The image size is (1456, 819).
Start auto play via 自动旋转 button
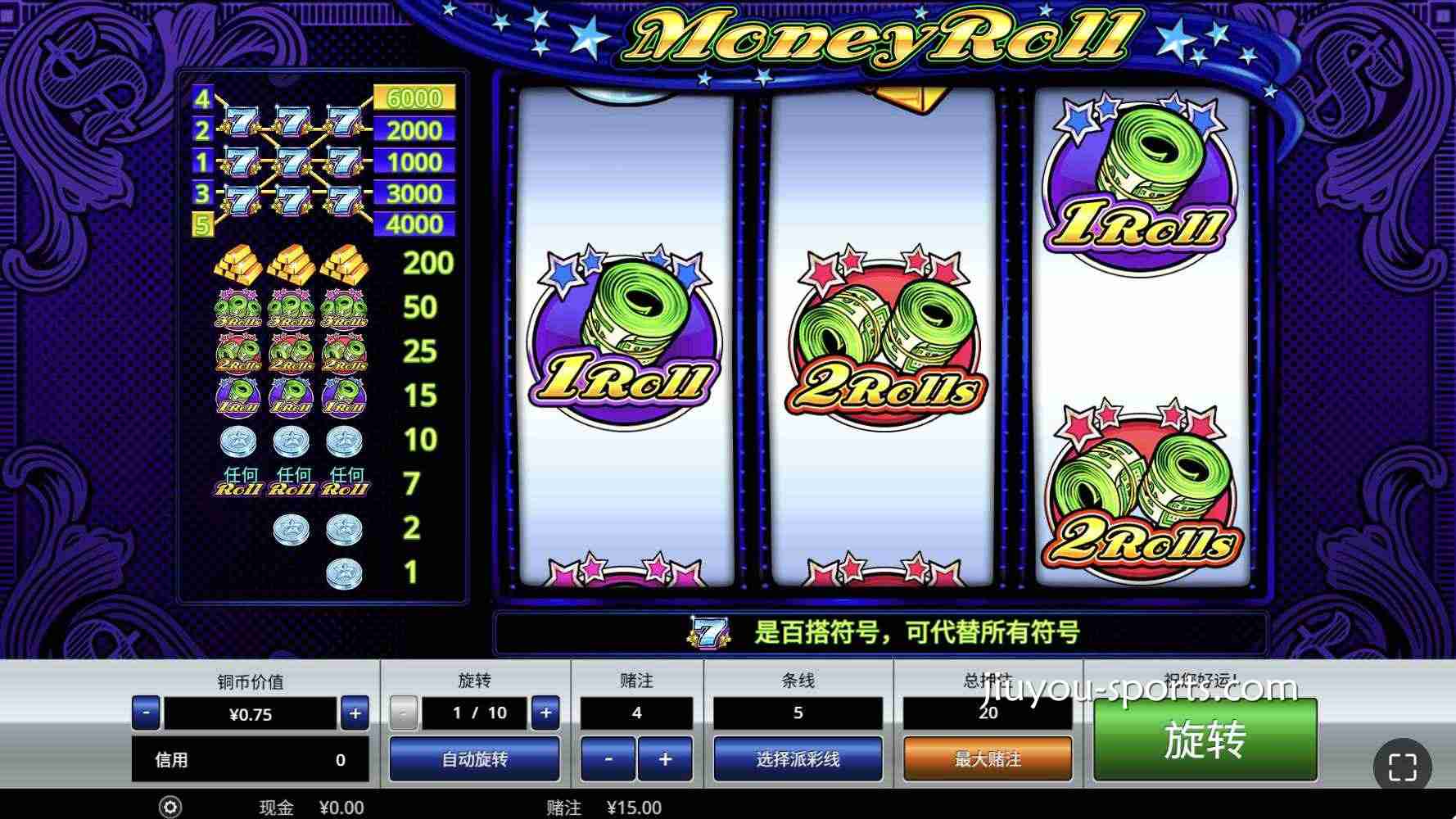[x=476, y=758]
